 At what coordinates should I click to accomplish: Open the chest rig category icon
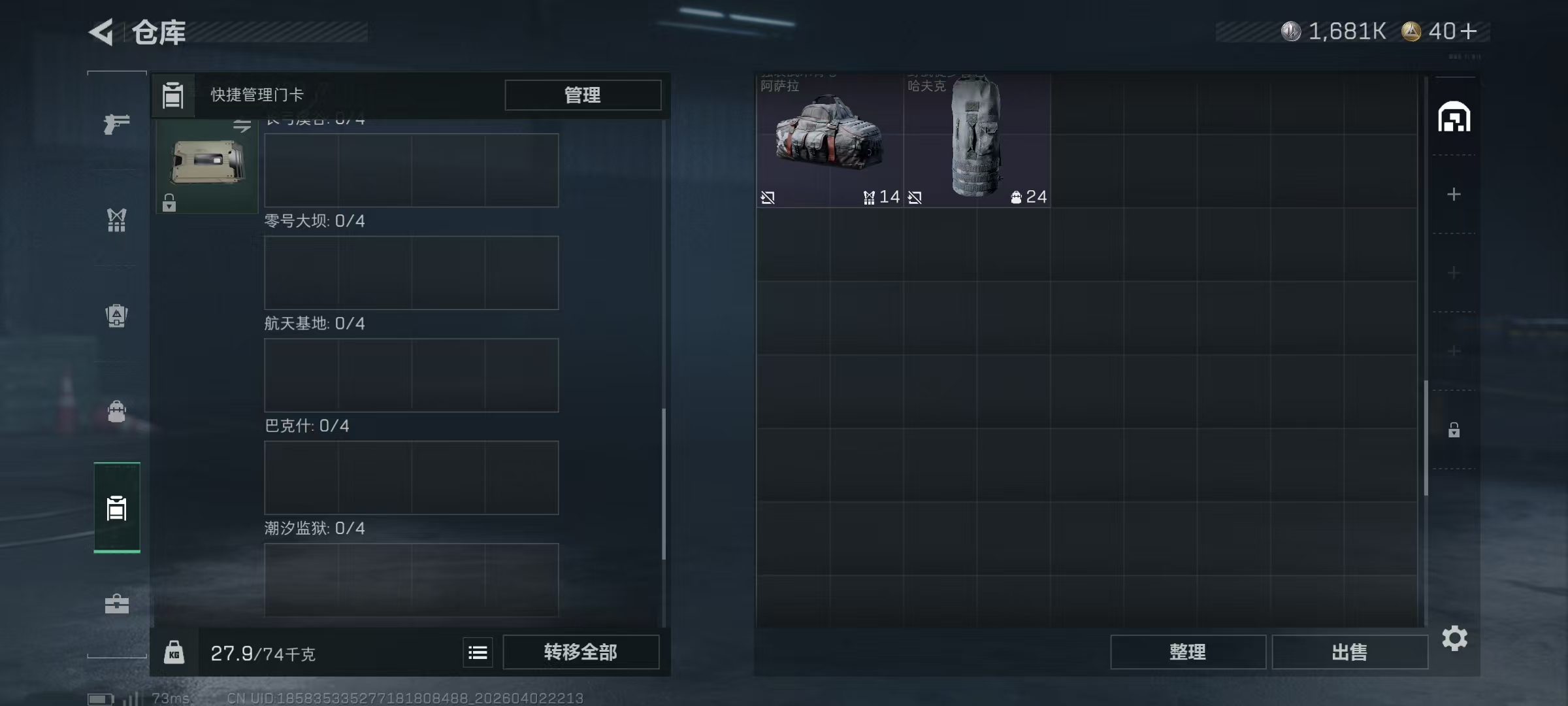click(116, 220)
